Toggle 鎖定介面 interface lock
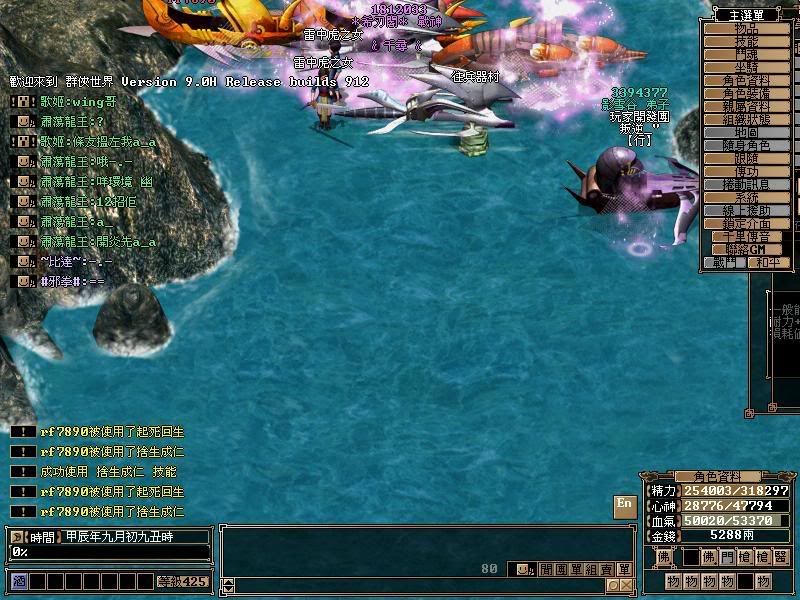800x600 pixels. 747,224
